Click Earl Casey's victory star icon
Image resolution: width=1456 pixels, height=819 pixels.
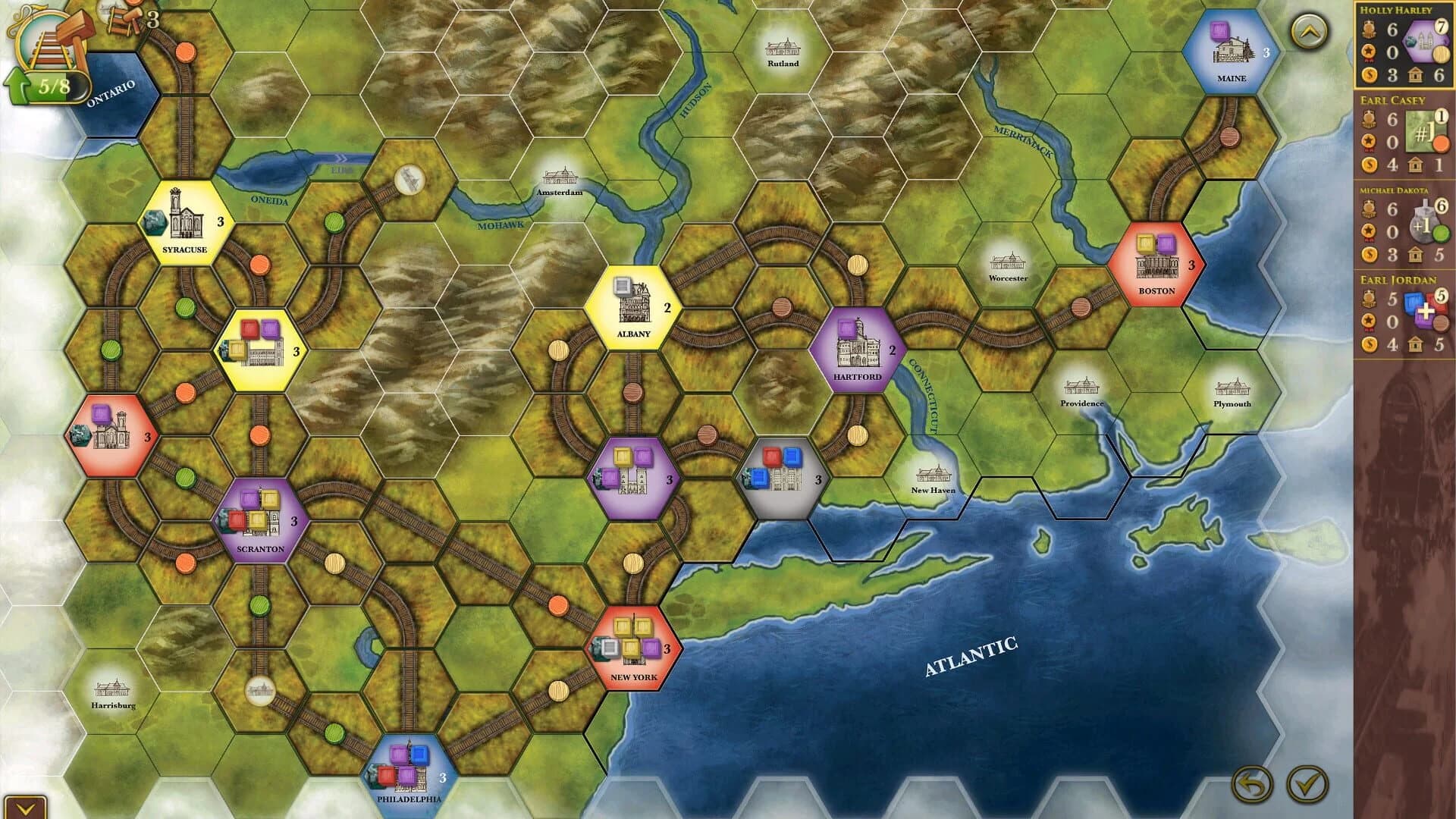click(1368, 140)
